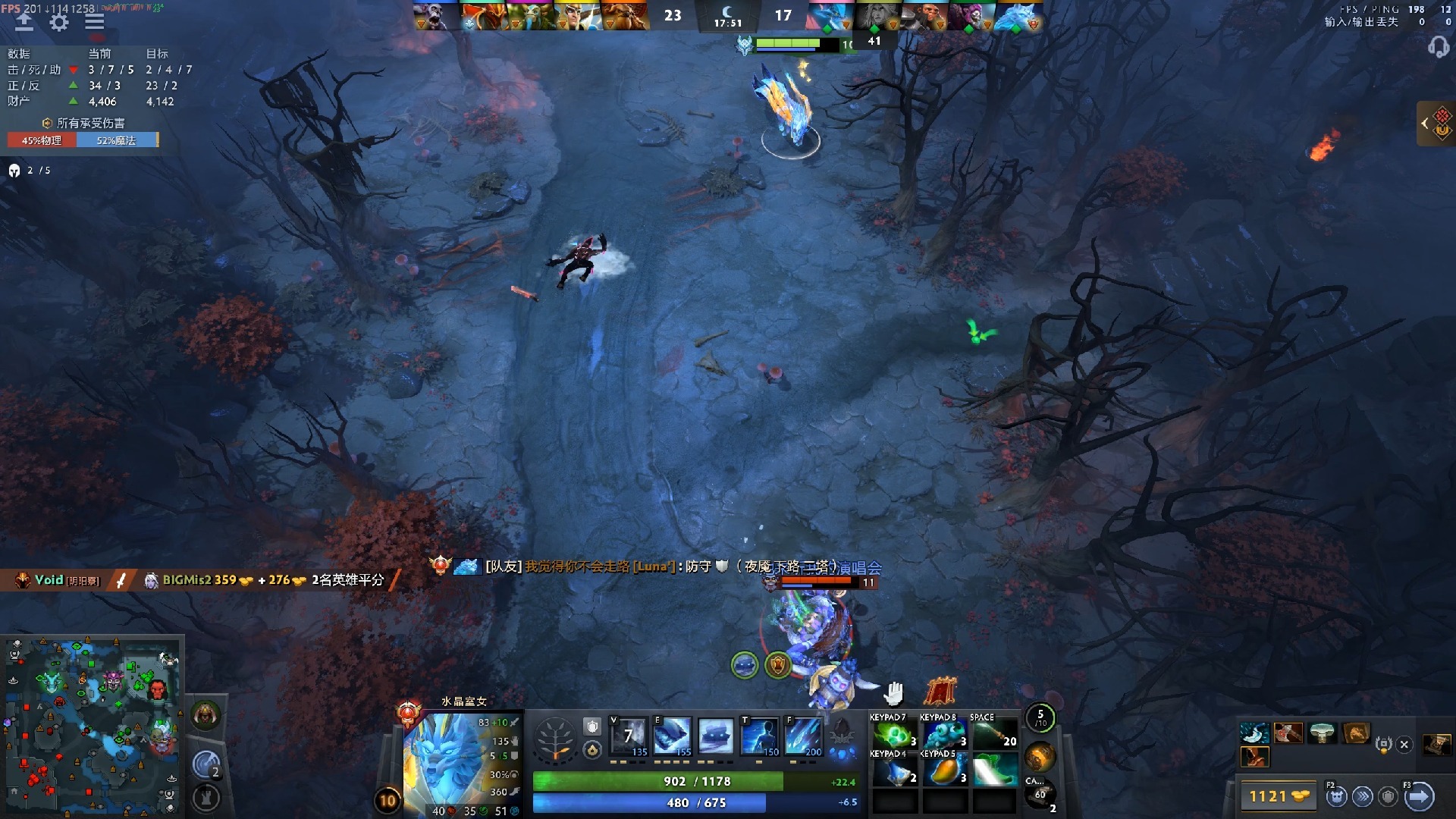
Task: Open the shop via the gold button
Action: coord(1279,796)
